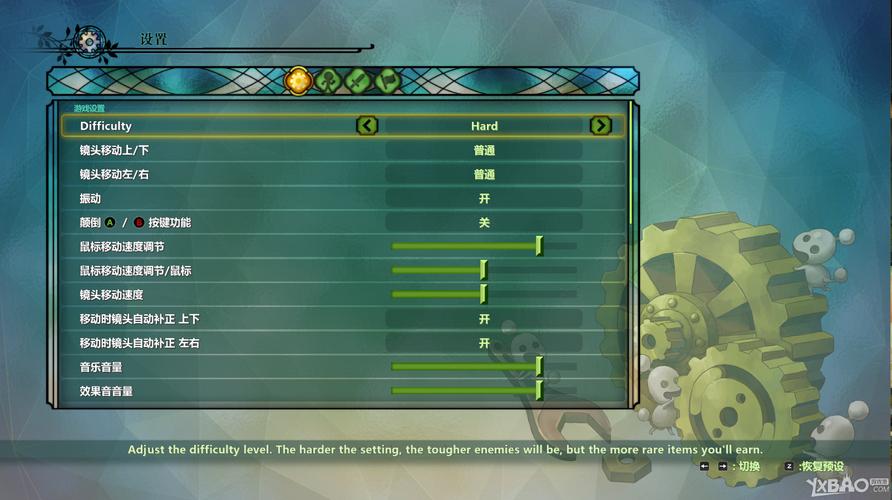
Task: Switch to the flag icon tab
Action: 387,80
